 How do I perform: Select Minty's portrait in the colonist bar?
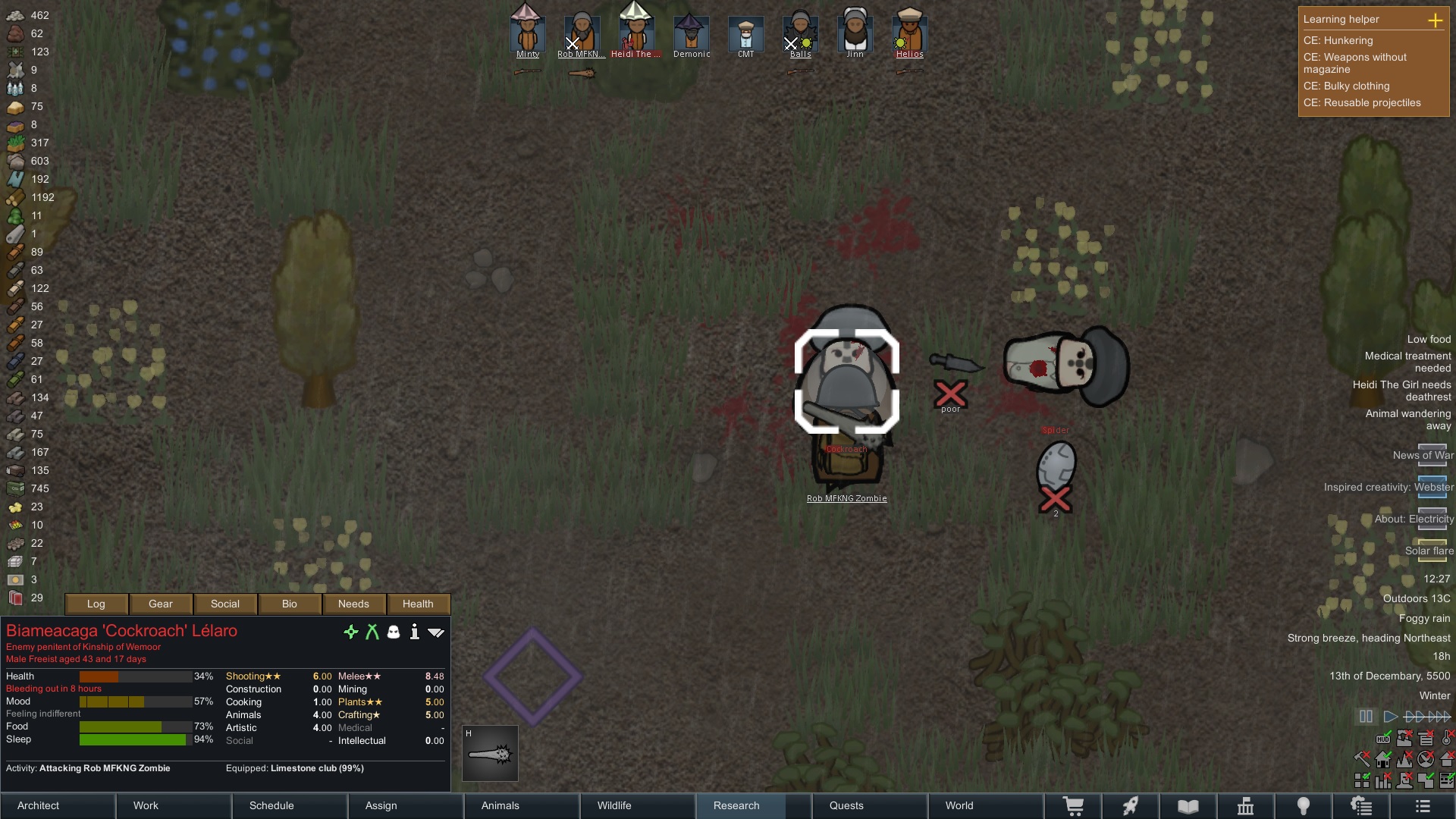527,30
